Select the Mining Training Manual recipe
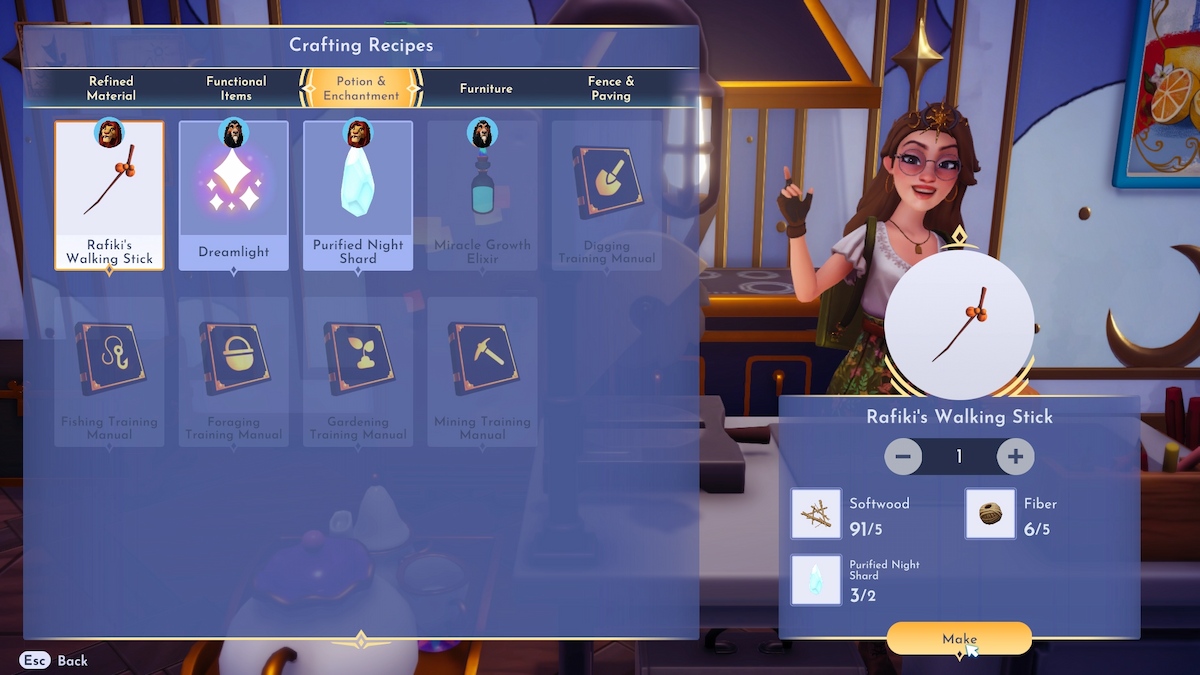The image size is (1200, 675). tap(482, 371)
